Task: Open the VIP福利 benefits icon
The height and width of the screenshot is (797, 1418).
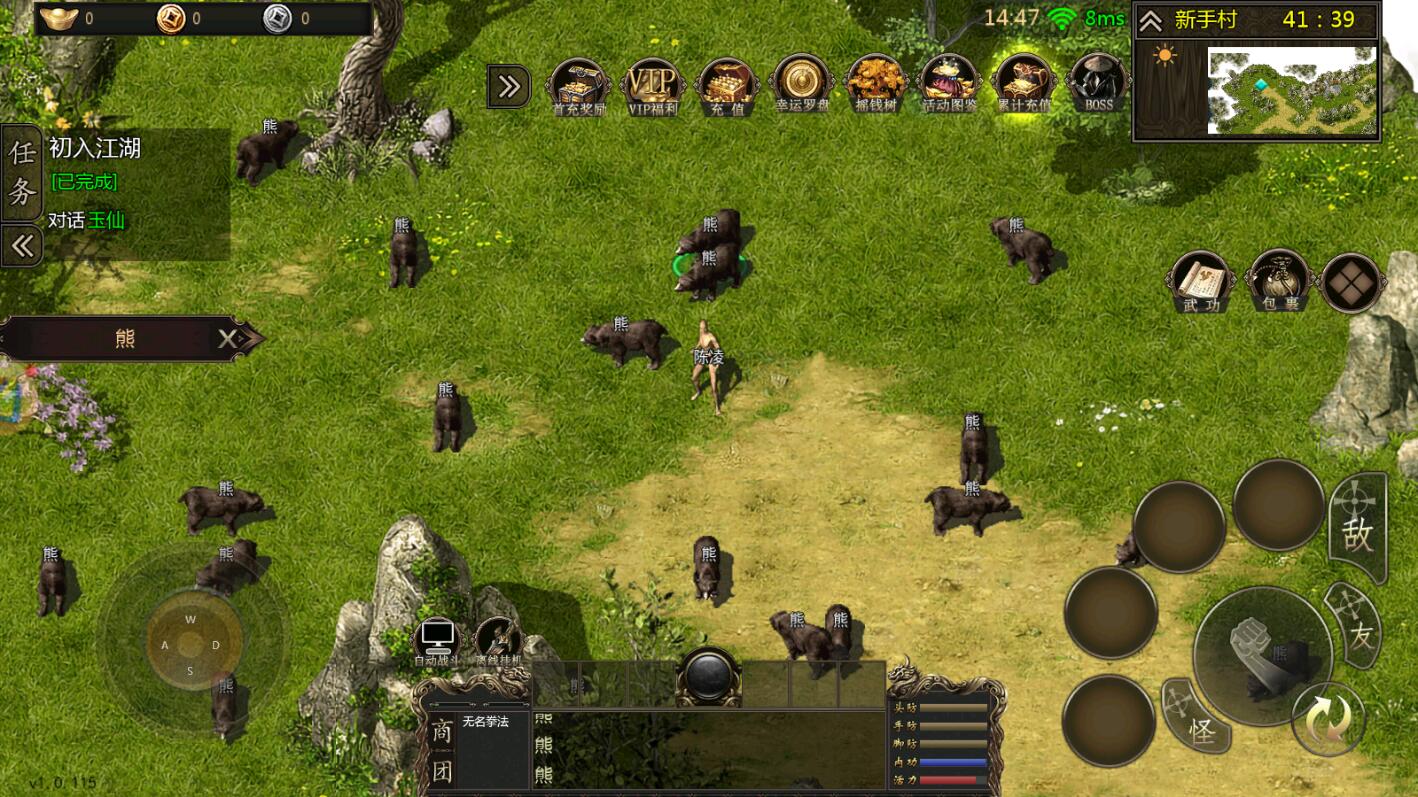Action: tap(653, 85)
